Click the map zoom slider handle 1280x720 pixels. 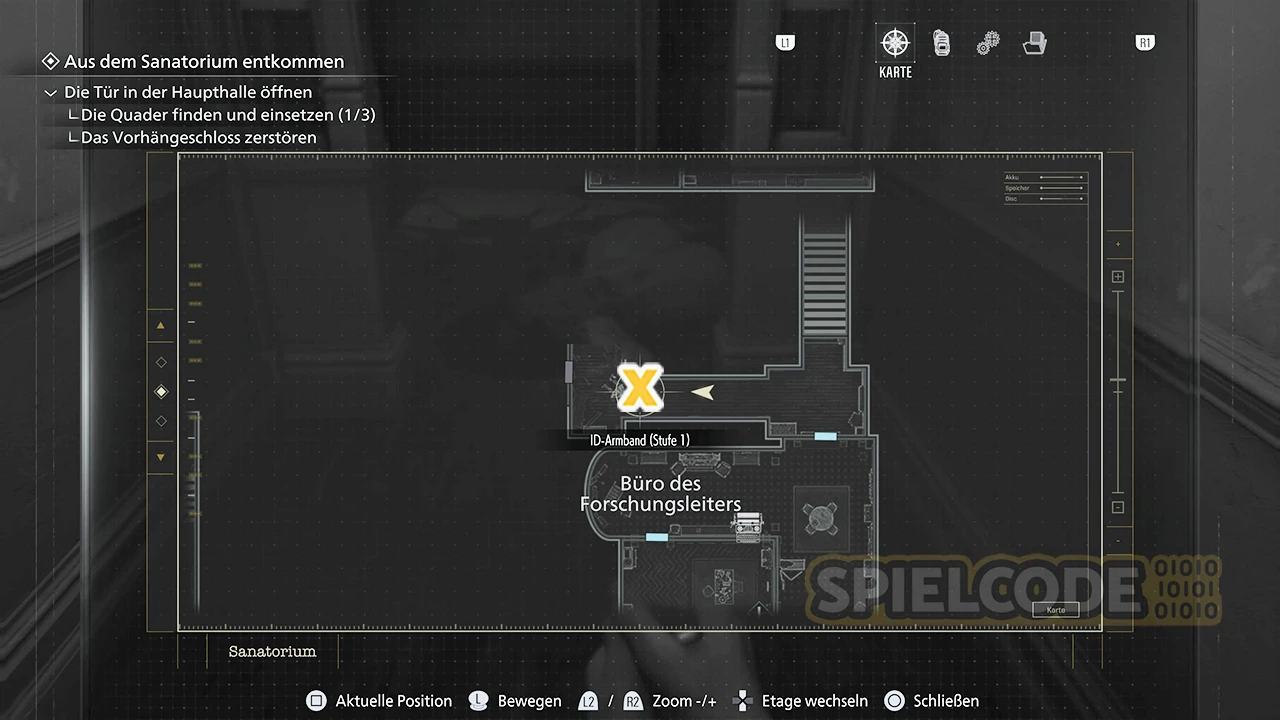click(1118, 381)
